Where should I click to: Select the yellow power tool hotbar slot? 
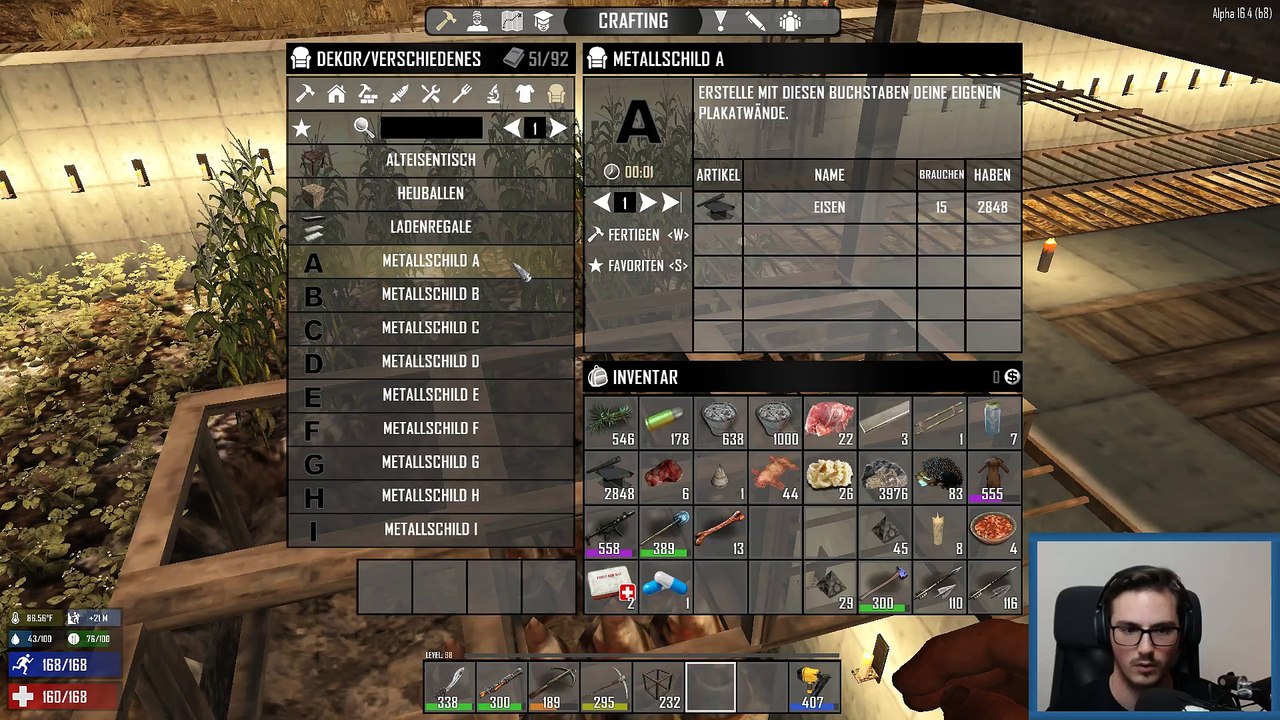813,688
